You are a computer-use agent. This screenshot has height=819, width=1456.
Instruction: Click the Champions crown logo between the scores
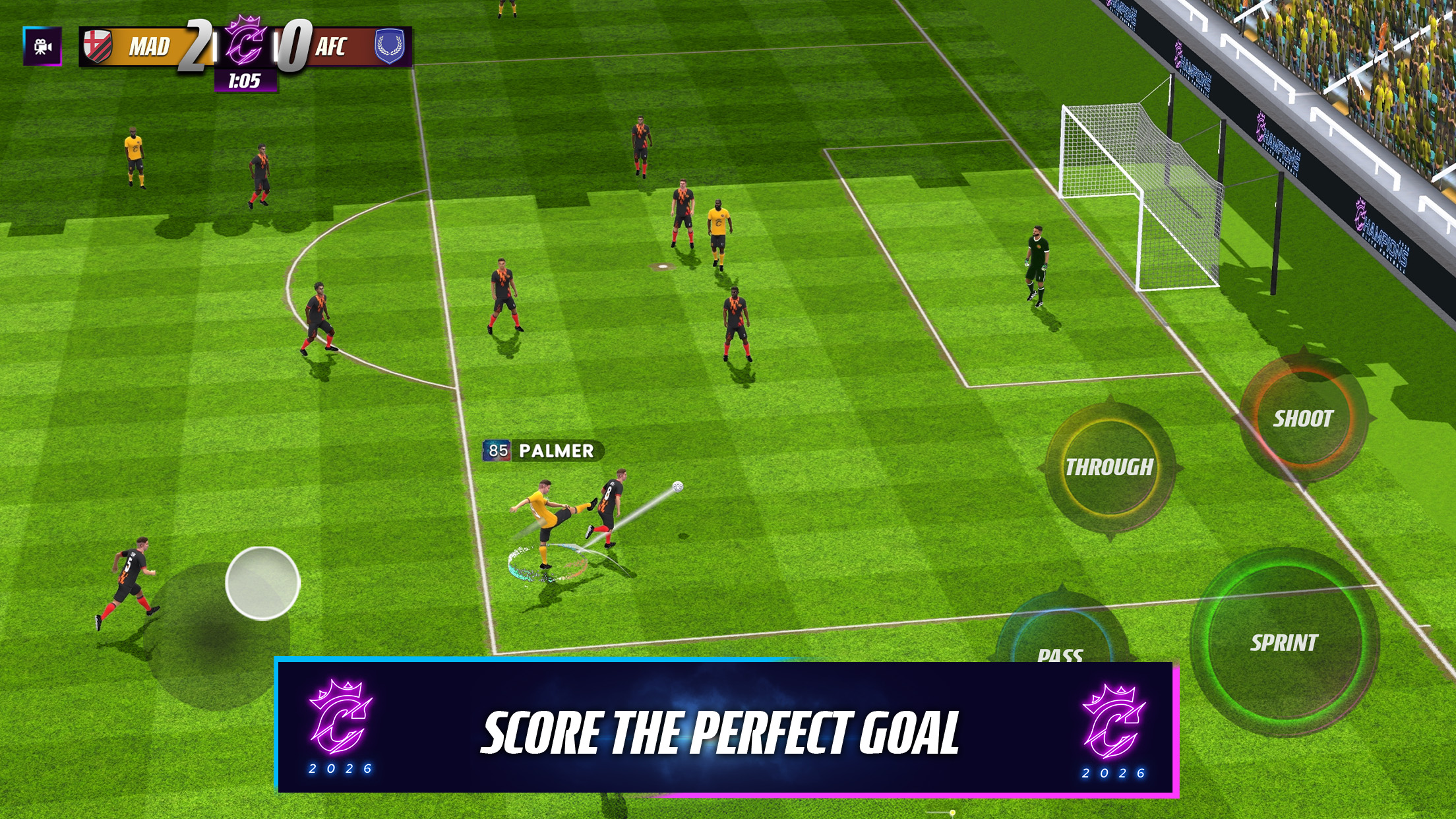247,41
